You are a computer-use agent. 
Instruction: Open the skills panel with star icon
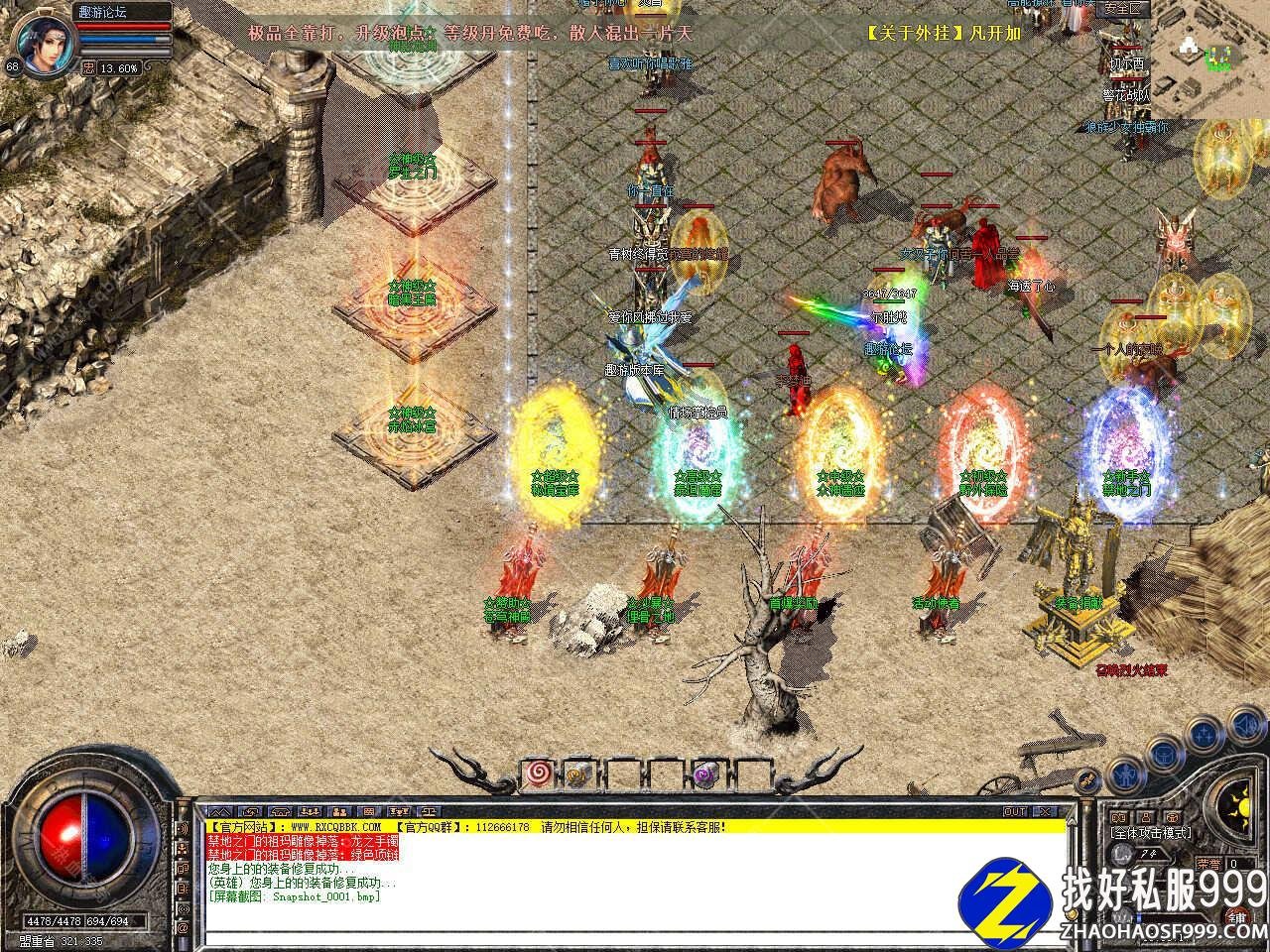pos(1205,733)
